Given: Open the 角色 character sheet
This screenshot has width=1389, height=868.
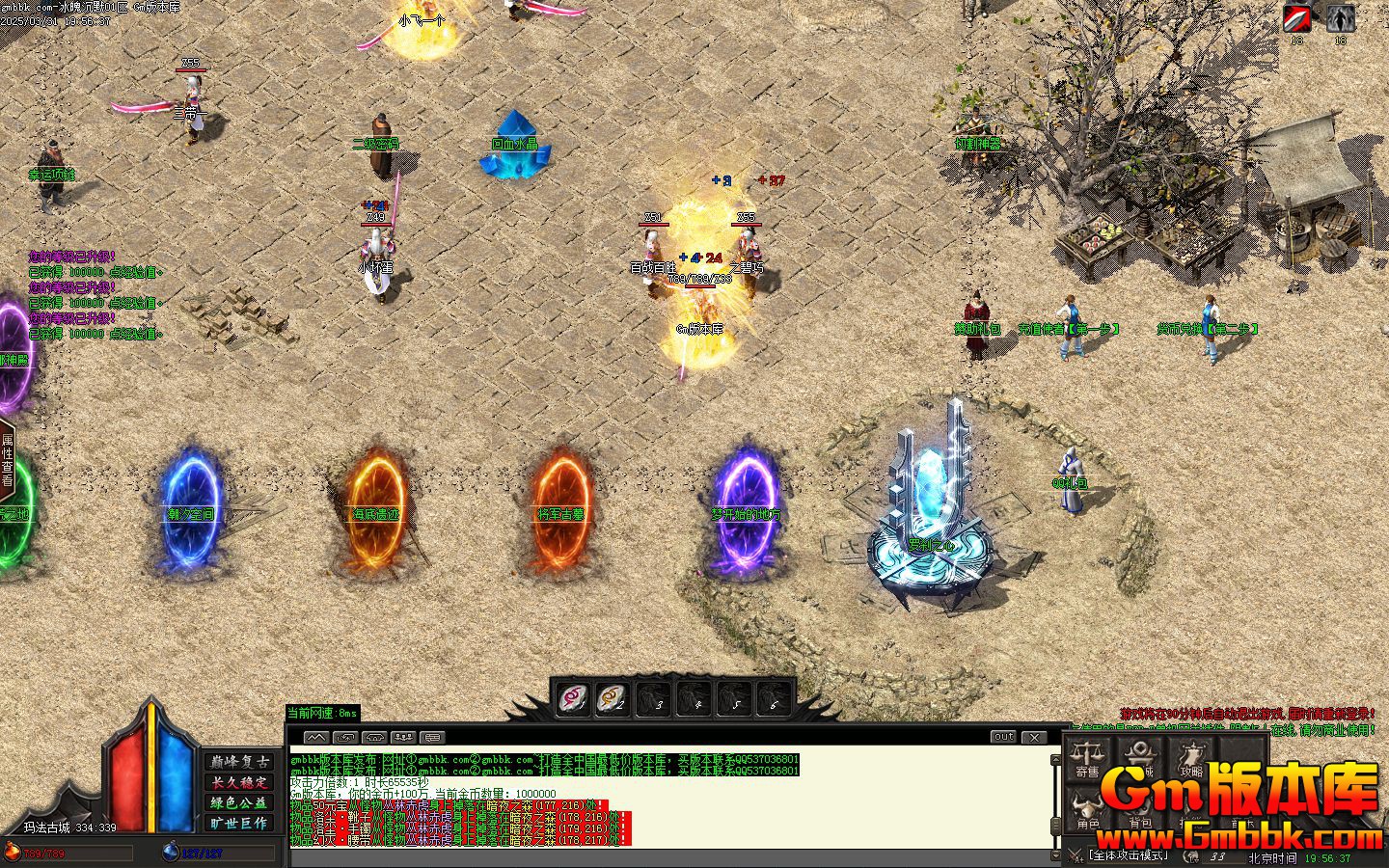Looking at the screenshot, I should (x=1088, y=810).
